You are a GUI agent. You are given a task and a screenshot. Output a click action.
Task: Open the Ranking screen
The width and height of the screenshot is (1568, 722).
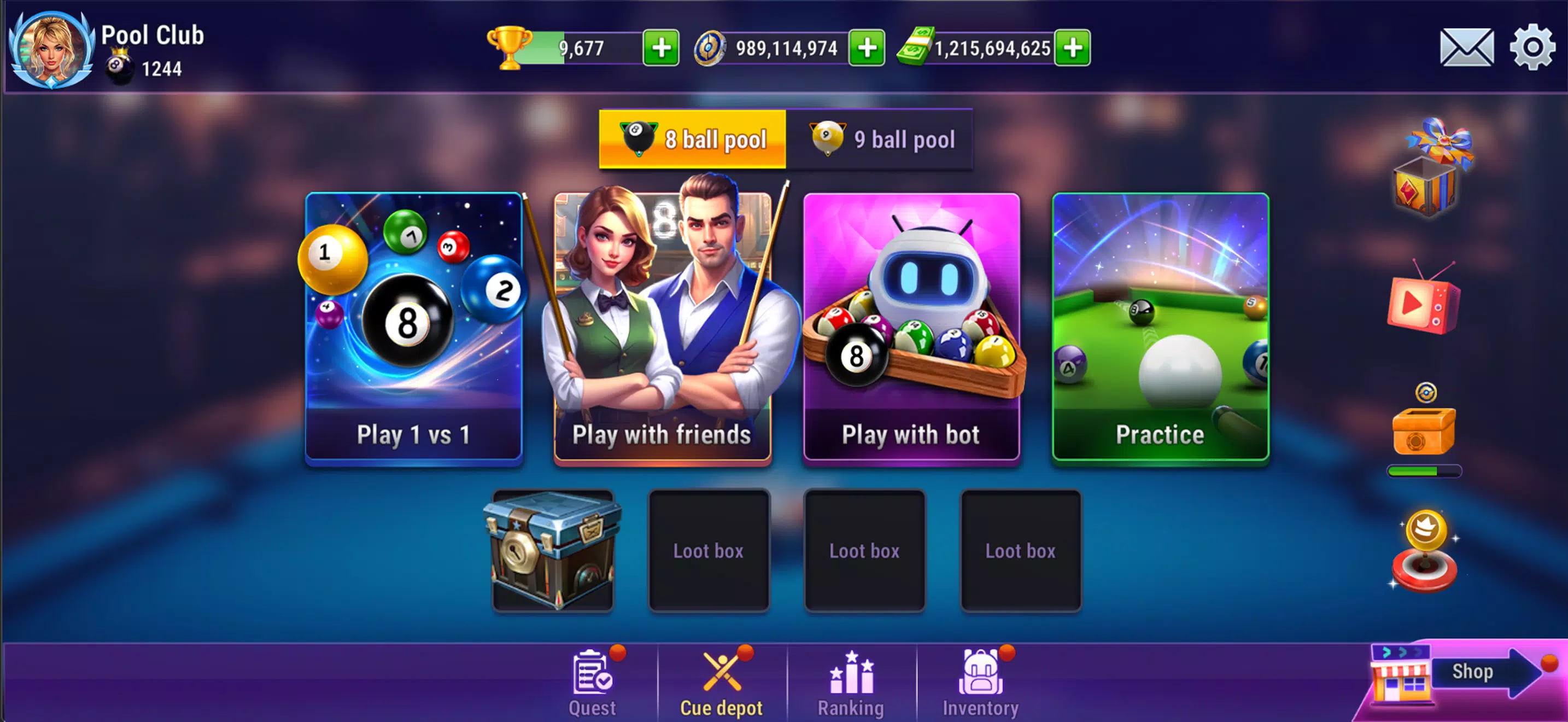click(852, 680)
